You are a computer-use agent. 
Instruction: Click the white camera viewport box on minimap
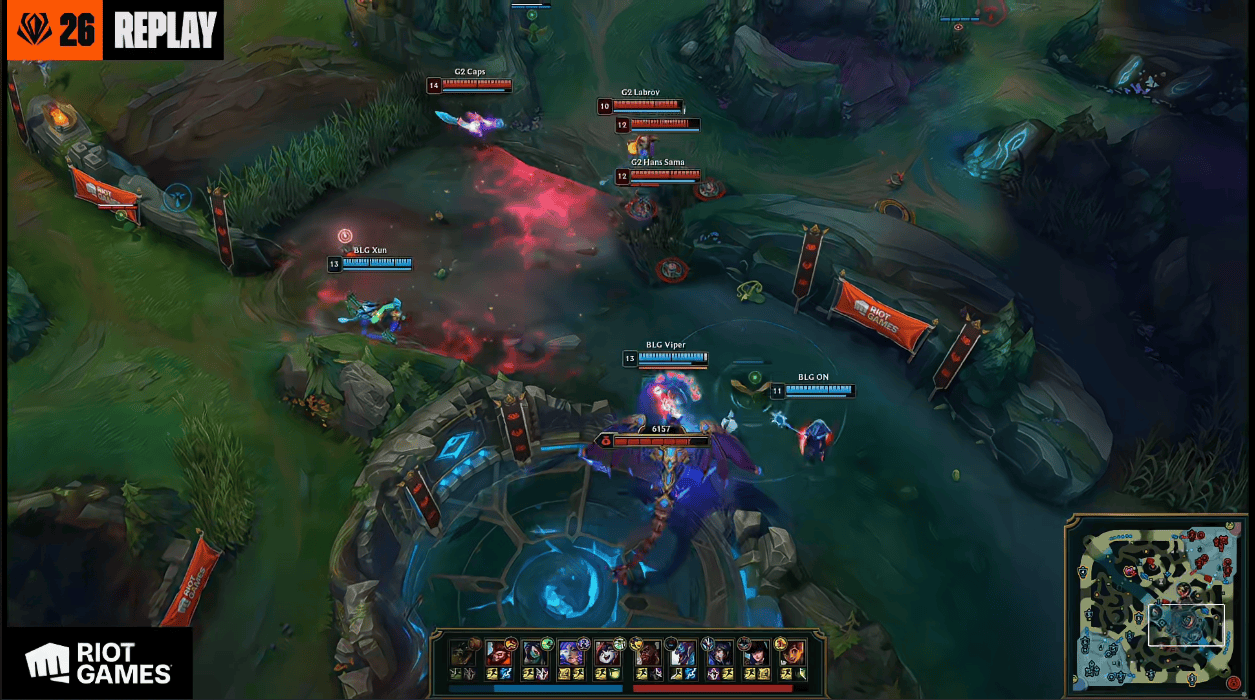click(1186, 625)
